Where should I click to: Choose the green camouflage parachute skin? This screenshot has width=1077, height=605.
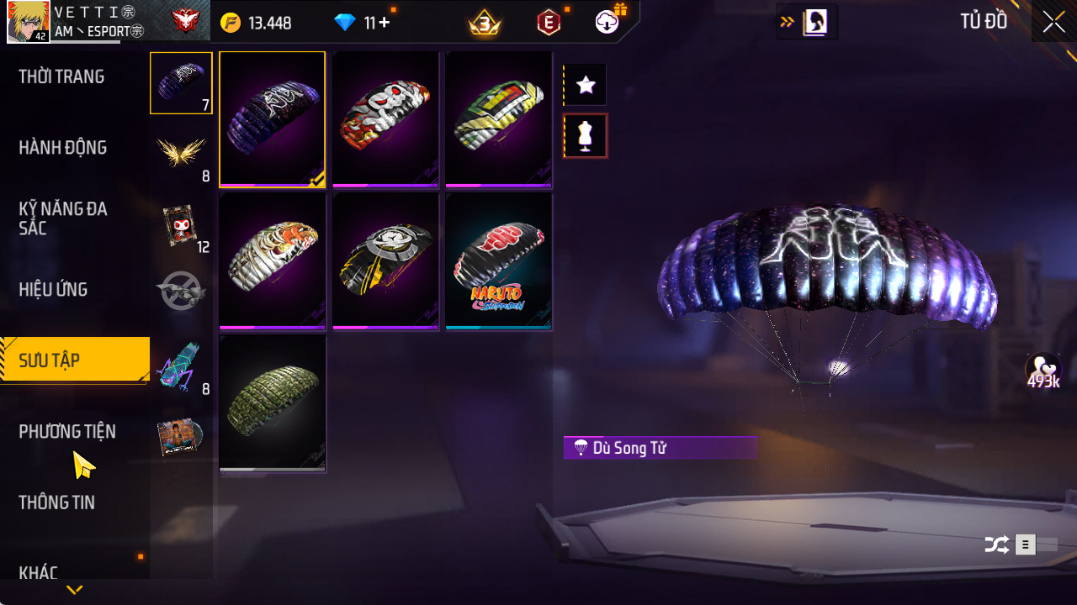pyautogui.click(x=272, y=402)
